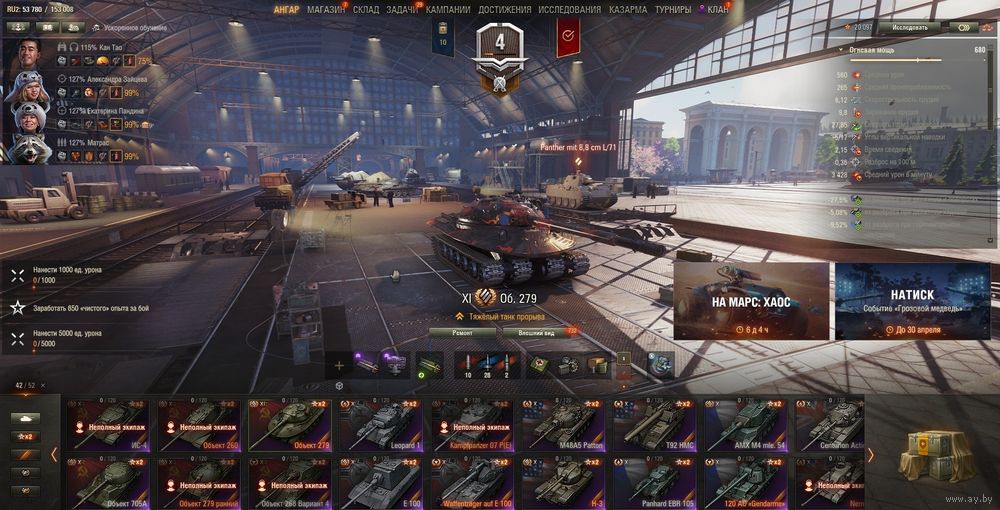Select the Leopard 1 tank in carousel

pyautogui.click(x=379, y=424)
